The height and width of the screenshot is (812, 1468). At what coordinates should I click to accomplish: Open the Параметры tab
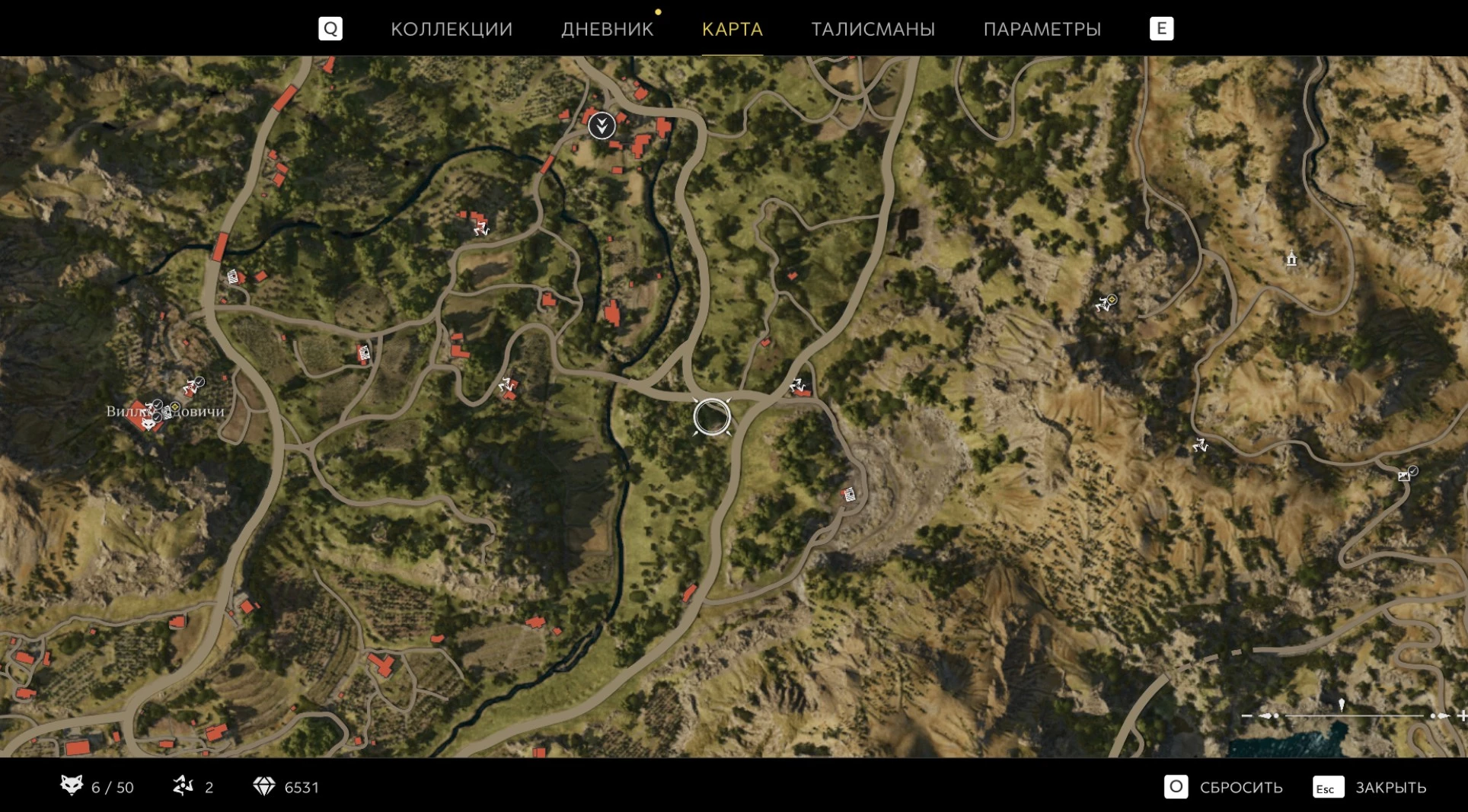coord(1042,29)
